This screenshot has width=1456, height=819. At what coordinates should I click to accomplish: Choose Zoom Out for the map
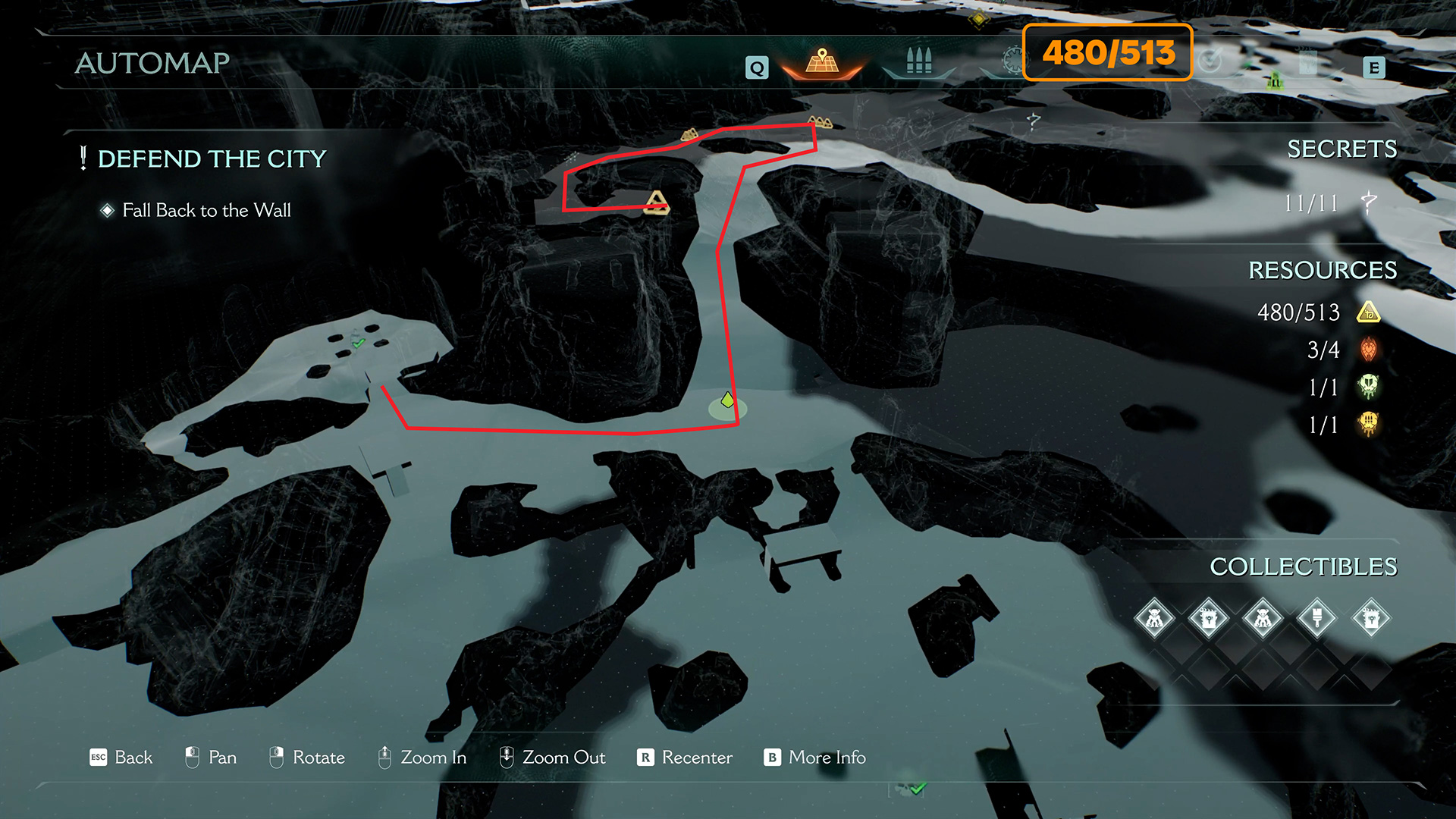[x=552, y=758]
